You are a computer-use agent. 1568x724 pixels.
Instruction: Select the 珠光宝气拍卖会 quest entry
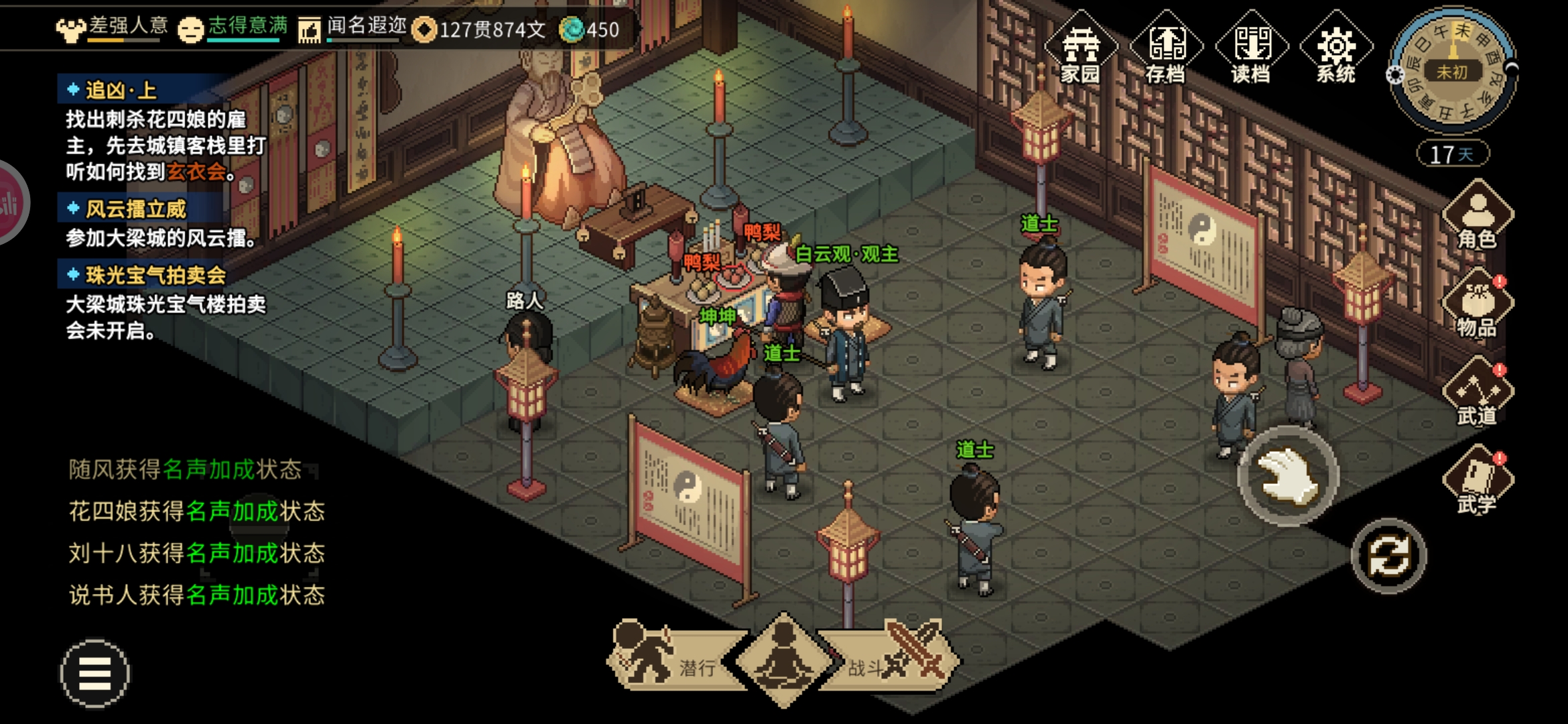coord(155,275)
